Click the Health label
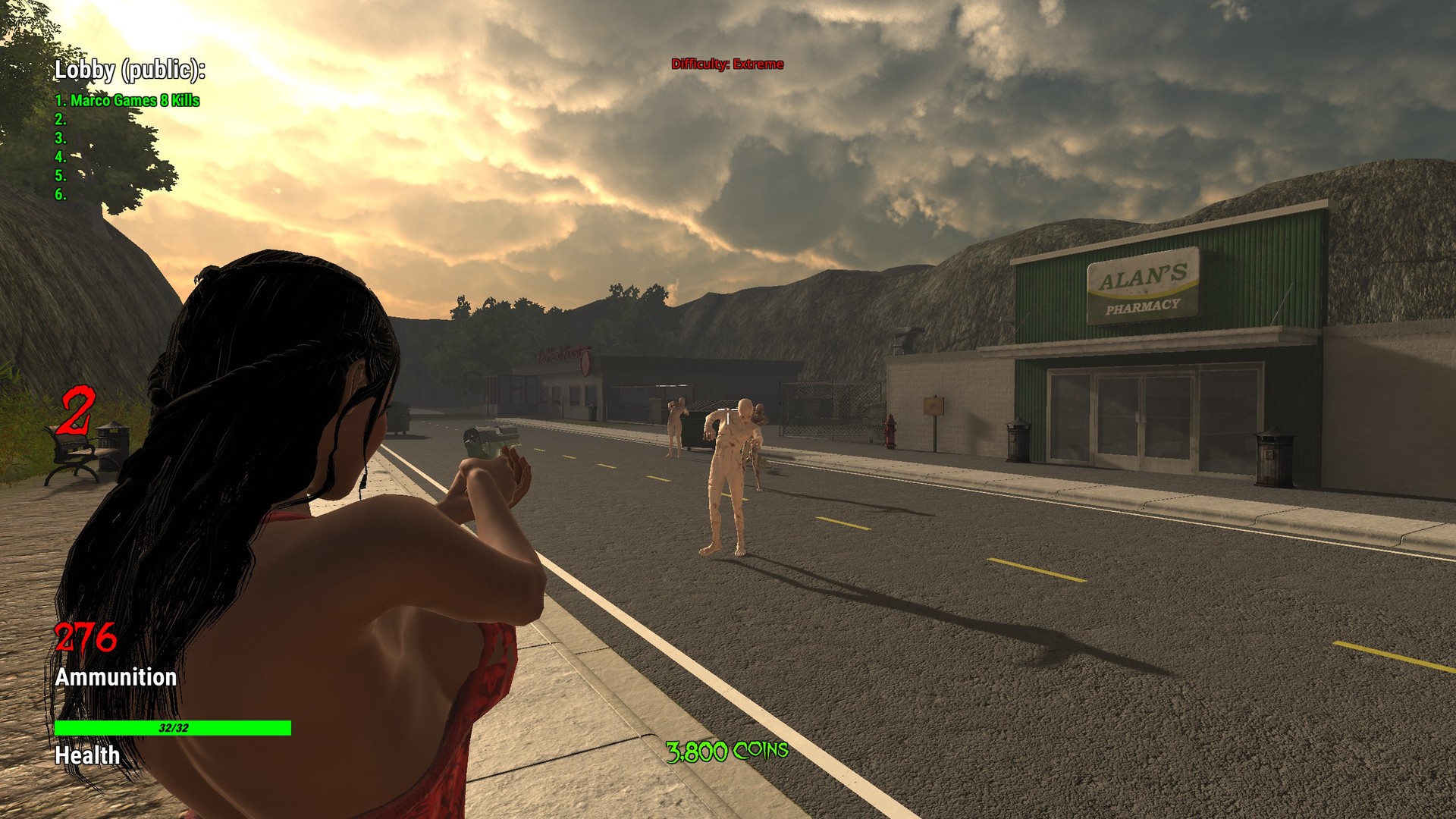1456x819 pixels. 85,757
